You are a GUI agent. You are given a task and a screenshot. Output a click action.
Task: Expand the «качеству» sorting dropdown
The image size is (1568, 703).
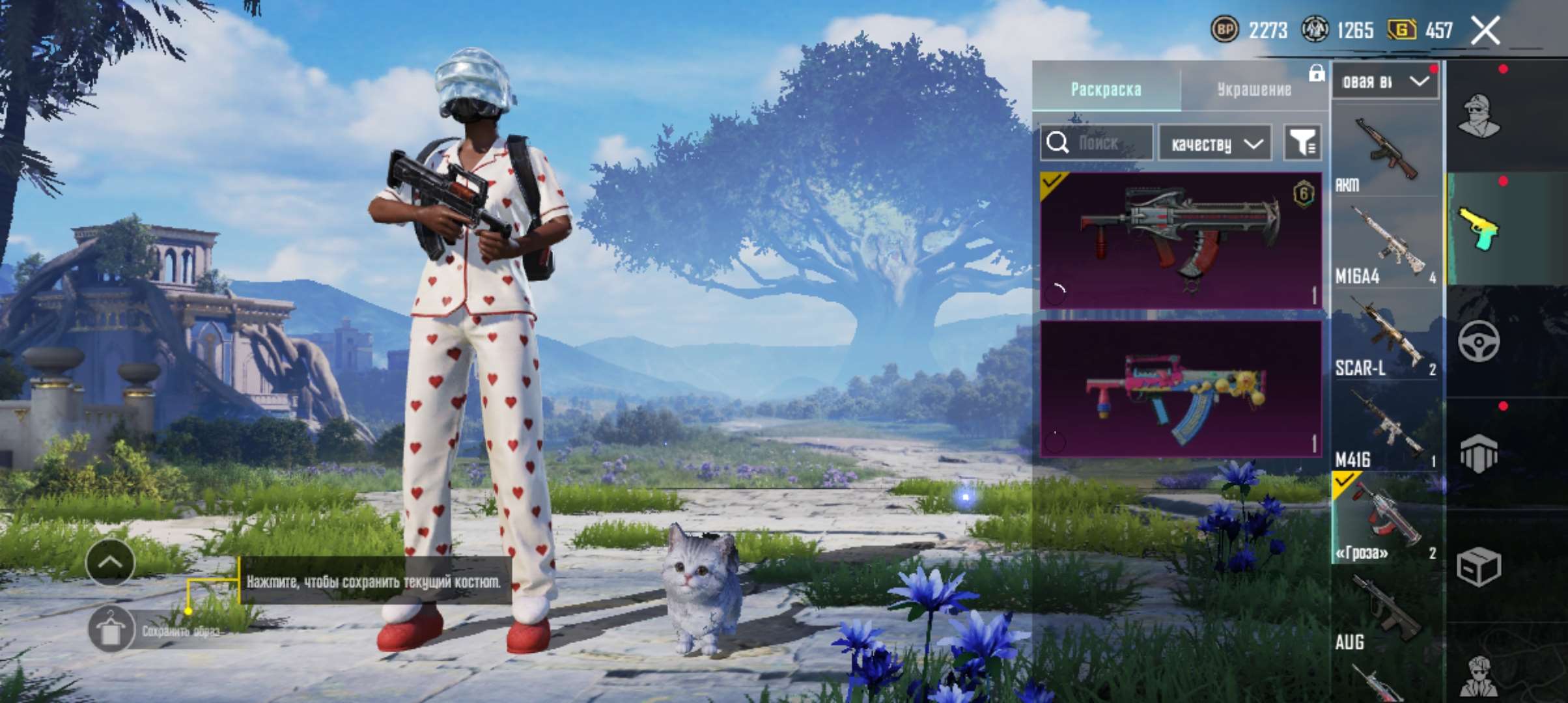(x=1214, y=143)
